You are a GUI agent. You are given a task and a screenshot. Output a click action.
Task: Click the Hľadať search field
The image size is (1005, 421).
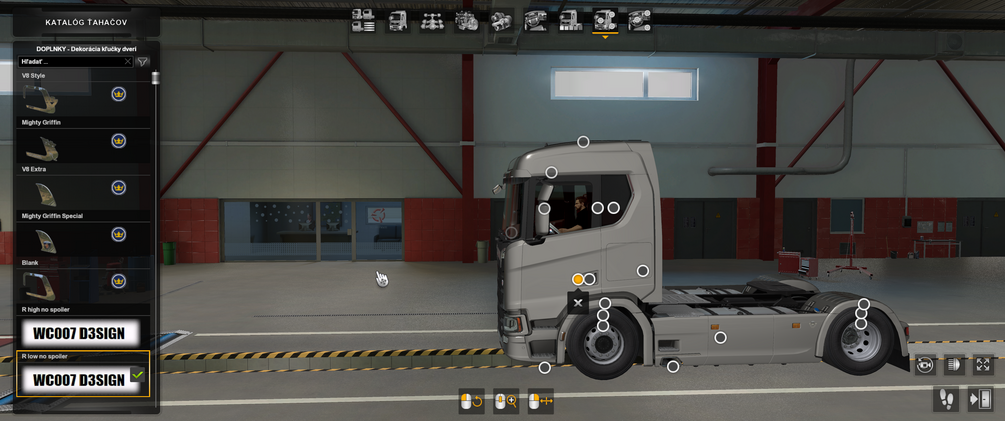point(72,62)
